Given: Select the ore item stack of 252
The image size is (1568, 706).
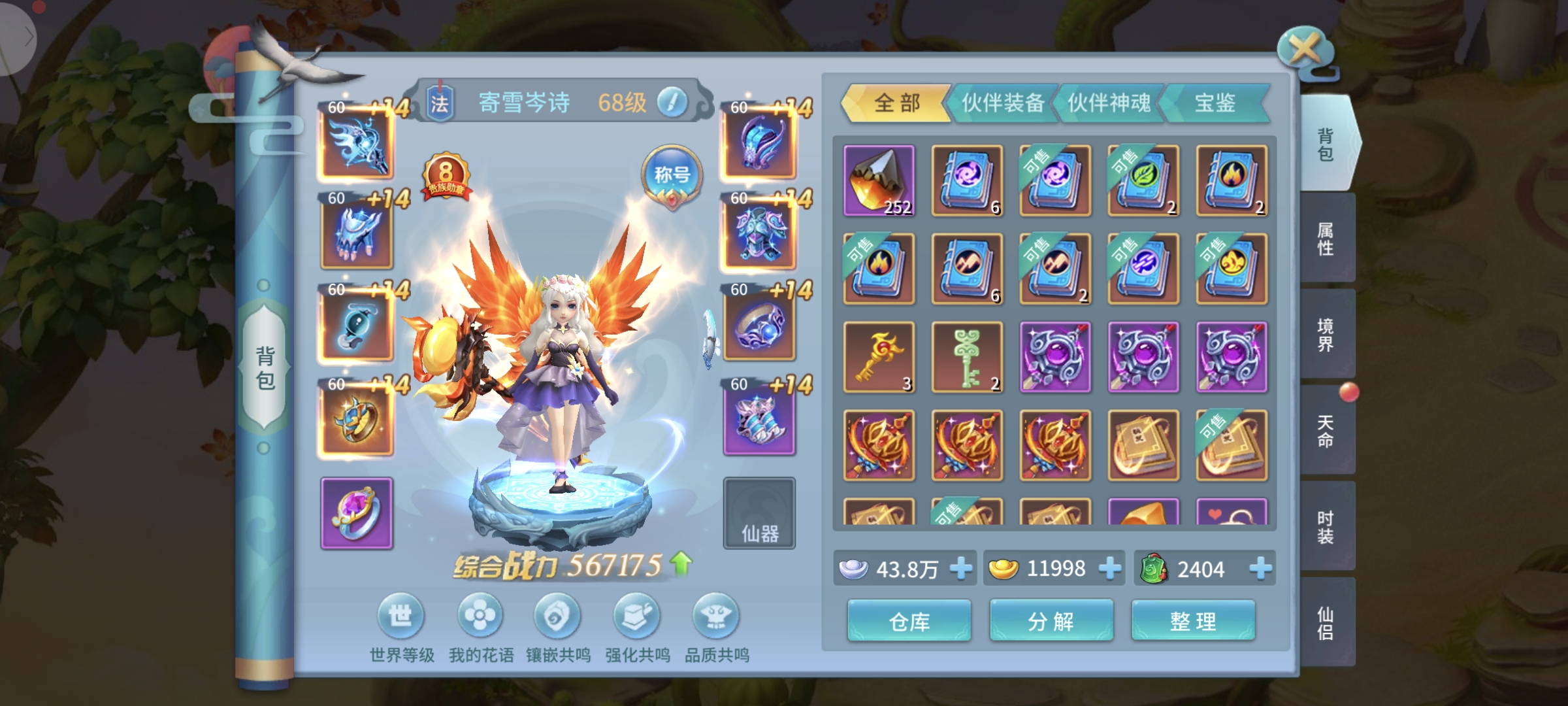Looking at the screenshot, I should click(879, 180).
